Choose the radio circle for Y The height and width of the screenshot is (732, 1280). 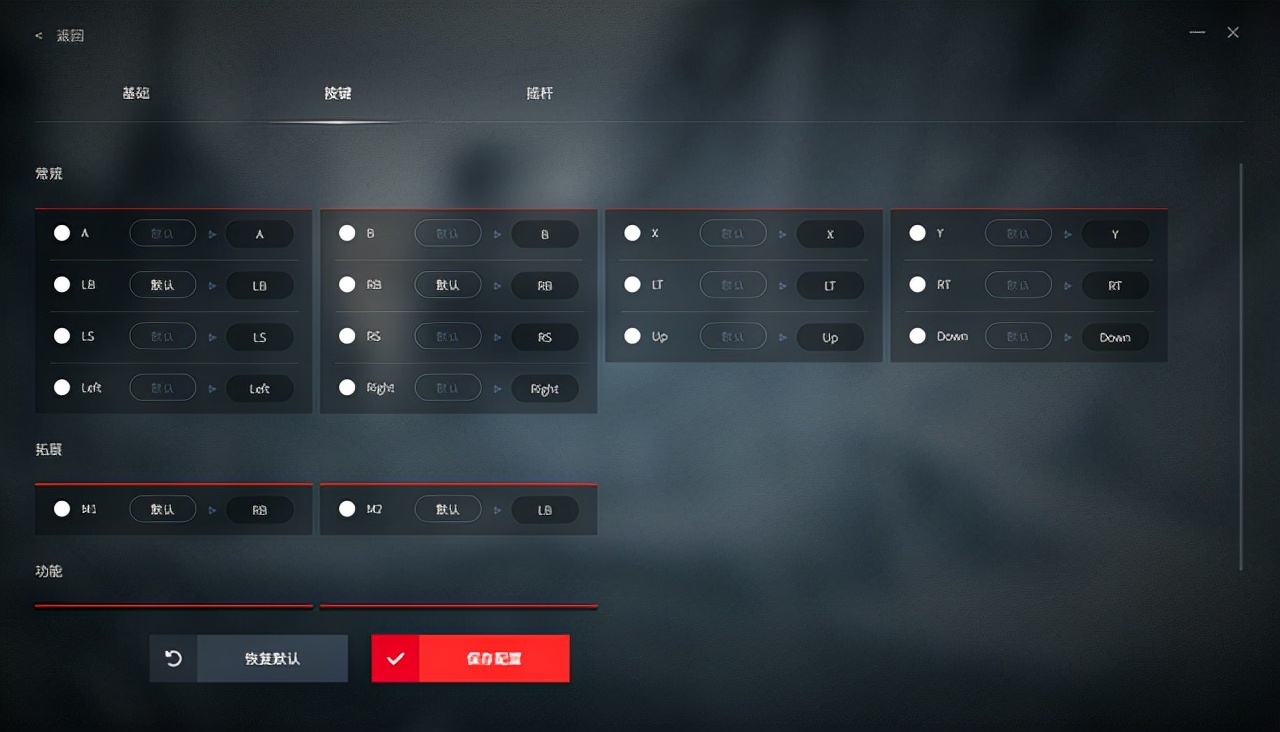[917, 233]
